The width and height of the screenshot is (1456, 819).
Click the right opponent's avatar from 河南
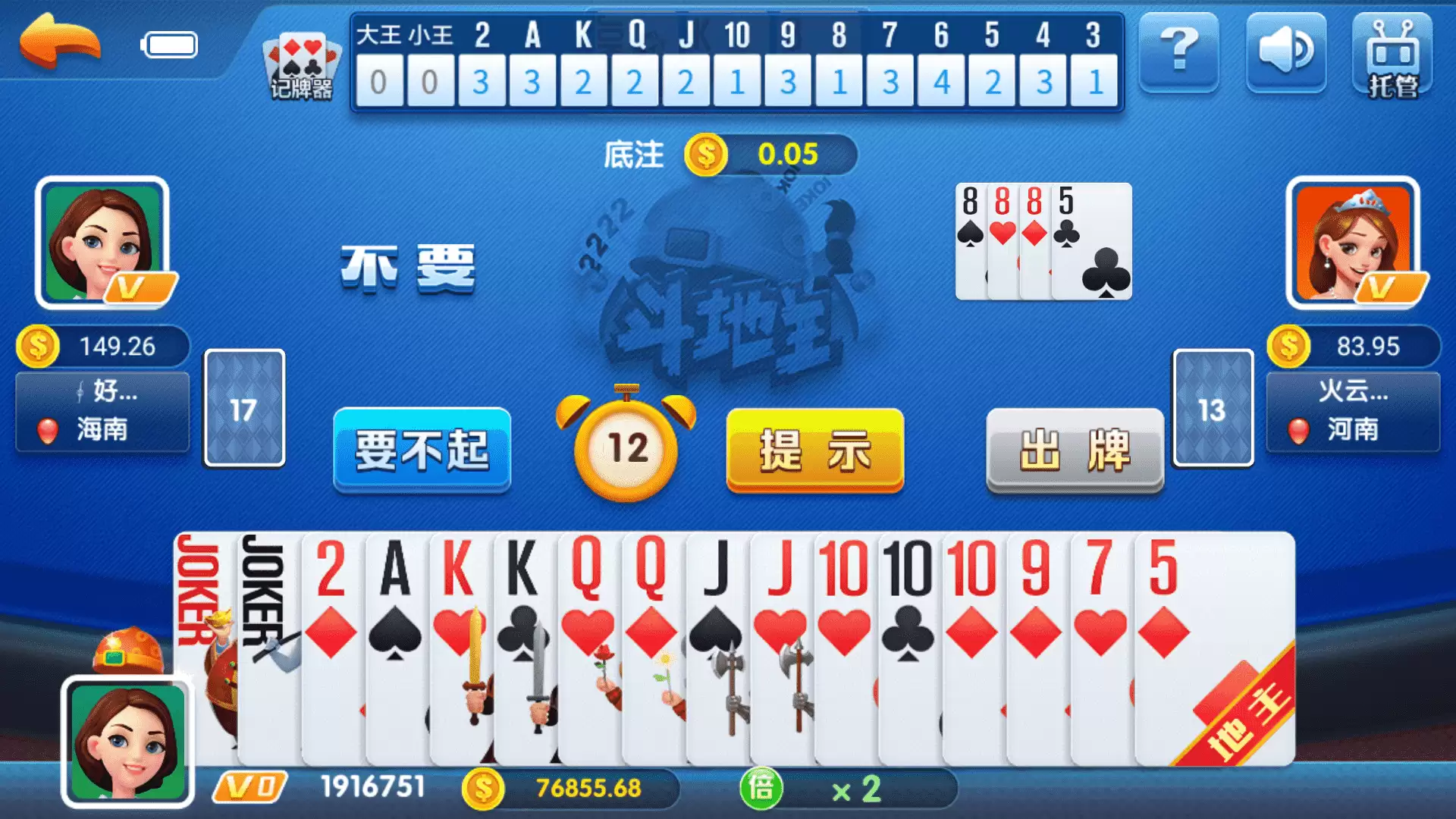coord(1354,243)
